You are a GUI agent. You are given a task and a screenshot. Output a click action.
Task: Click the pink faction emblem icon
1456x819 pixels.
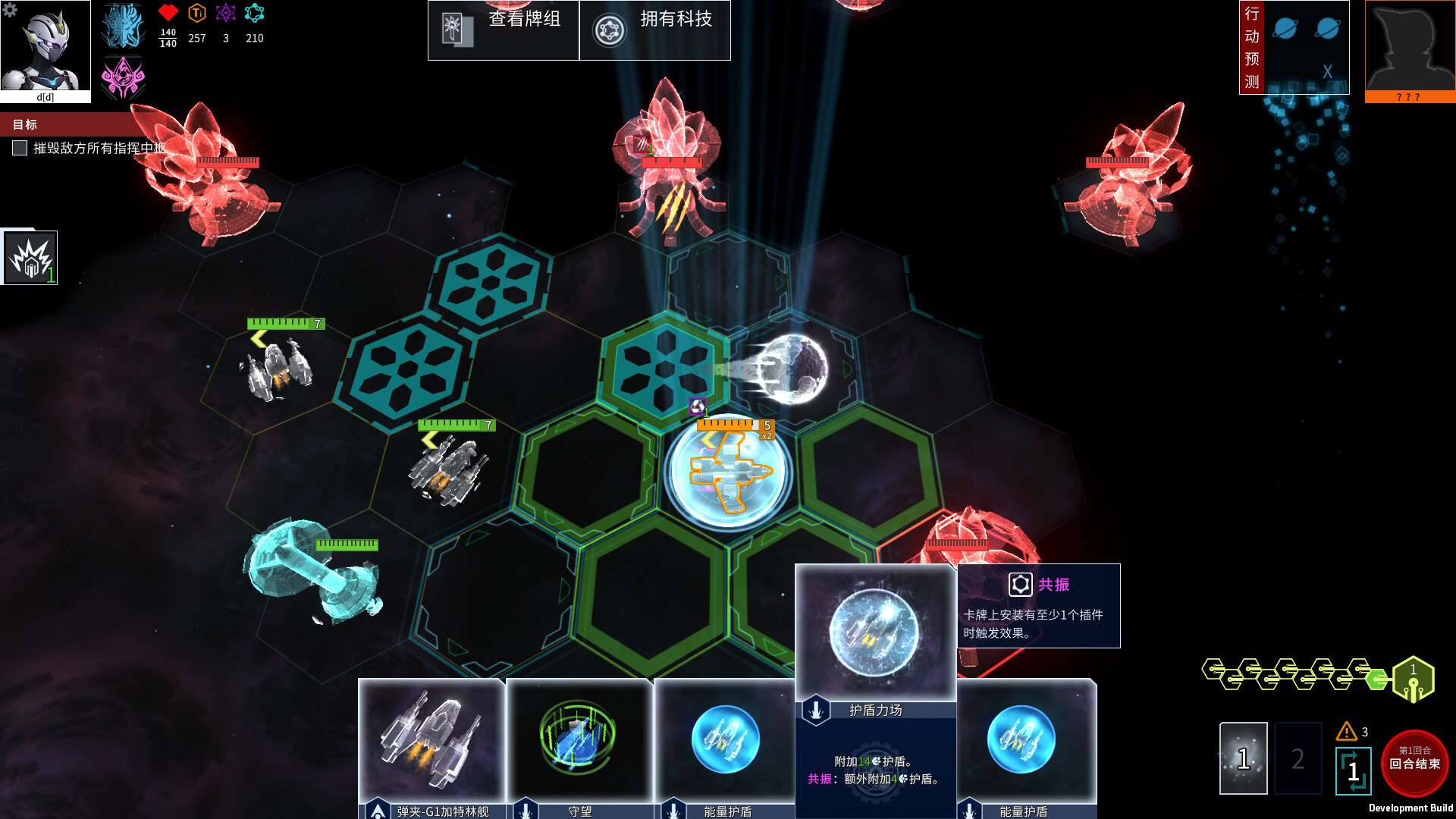coord(123,78)
